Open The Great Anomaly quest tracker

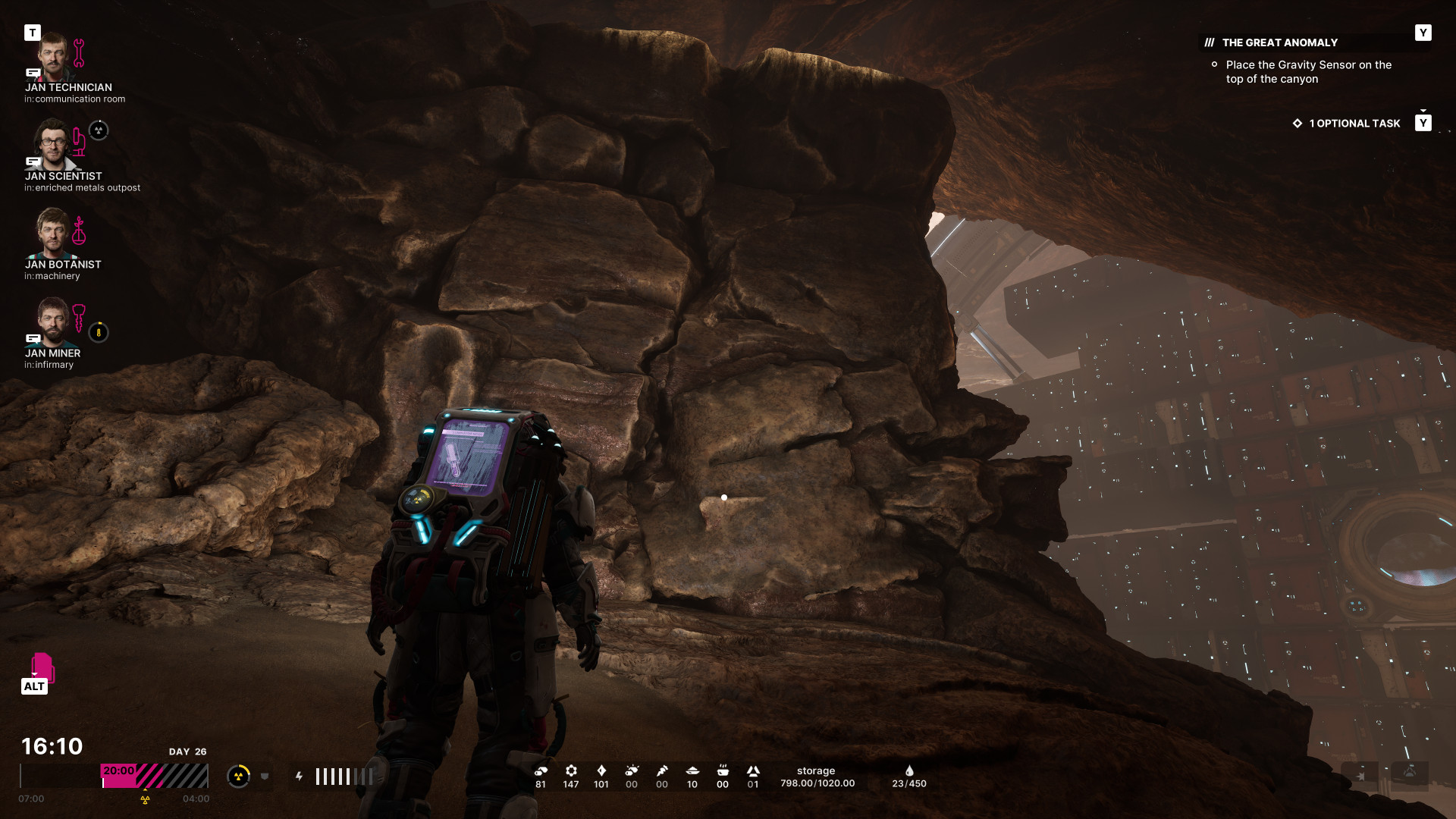(1279, 42)
